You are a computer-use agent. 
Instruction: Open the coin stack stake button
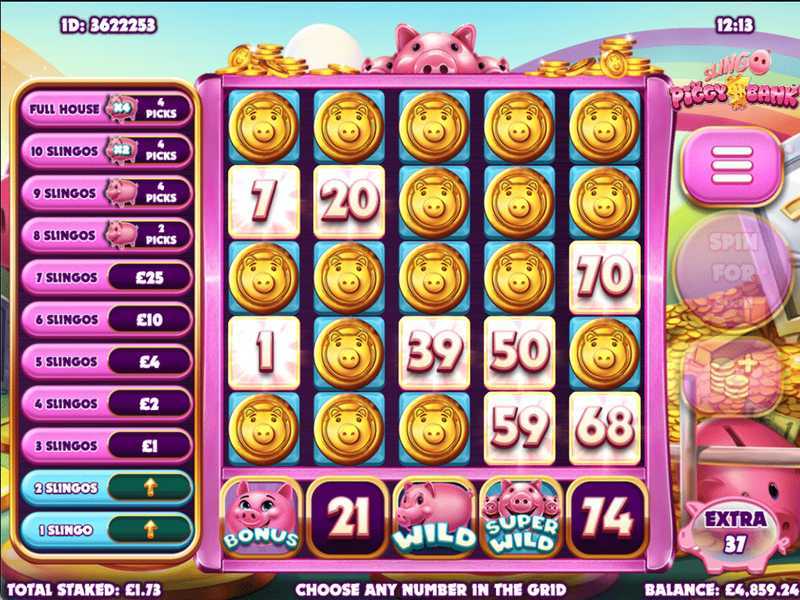pos(736,374)
